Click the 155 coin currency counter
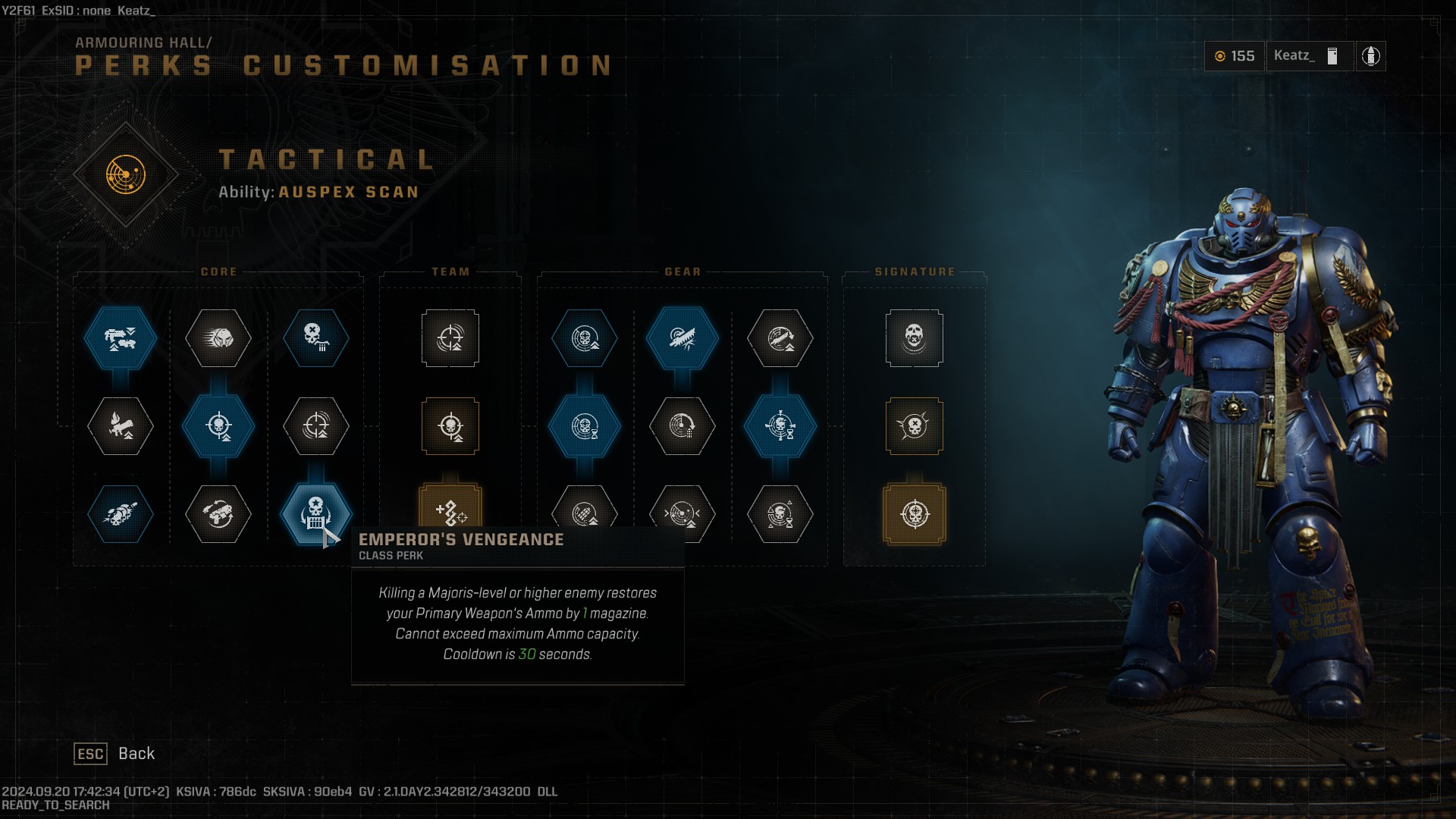The width and height of the screenshot is (1456, 819). pos(1235,56)
